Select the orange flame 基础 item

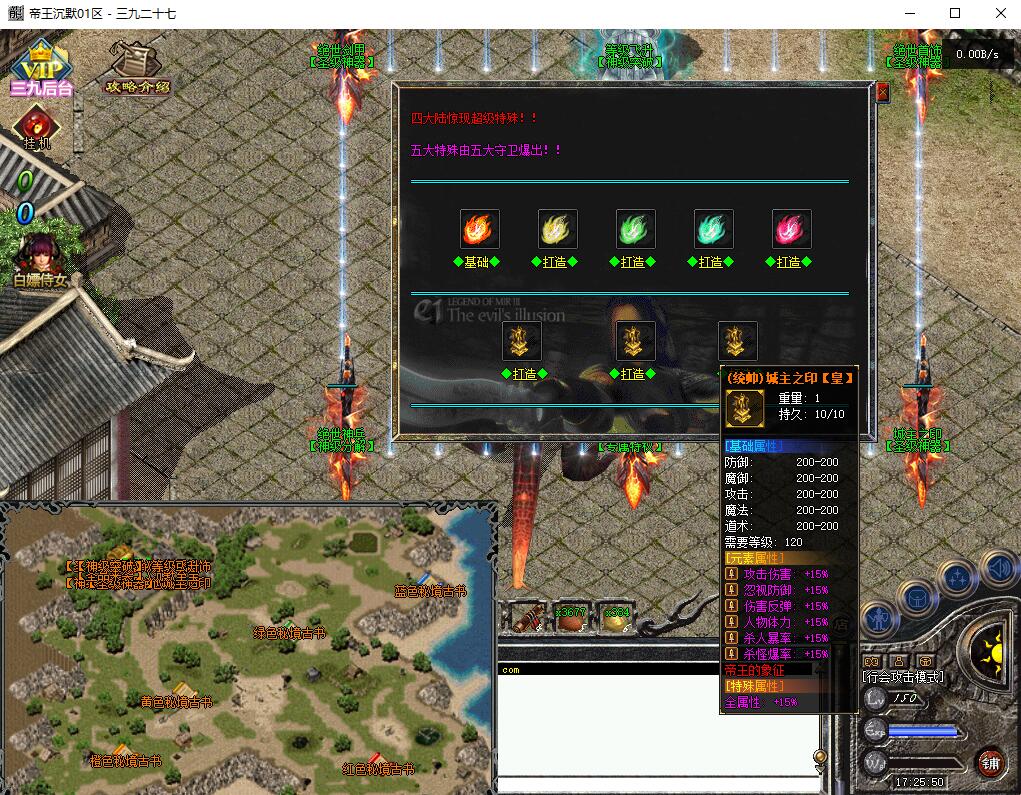pyautogui.click(x=479, y=229)
